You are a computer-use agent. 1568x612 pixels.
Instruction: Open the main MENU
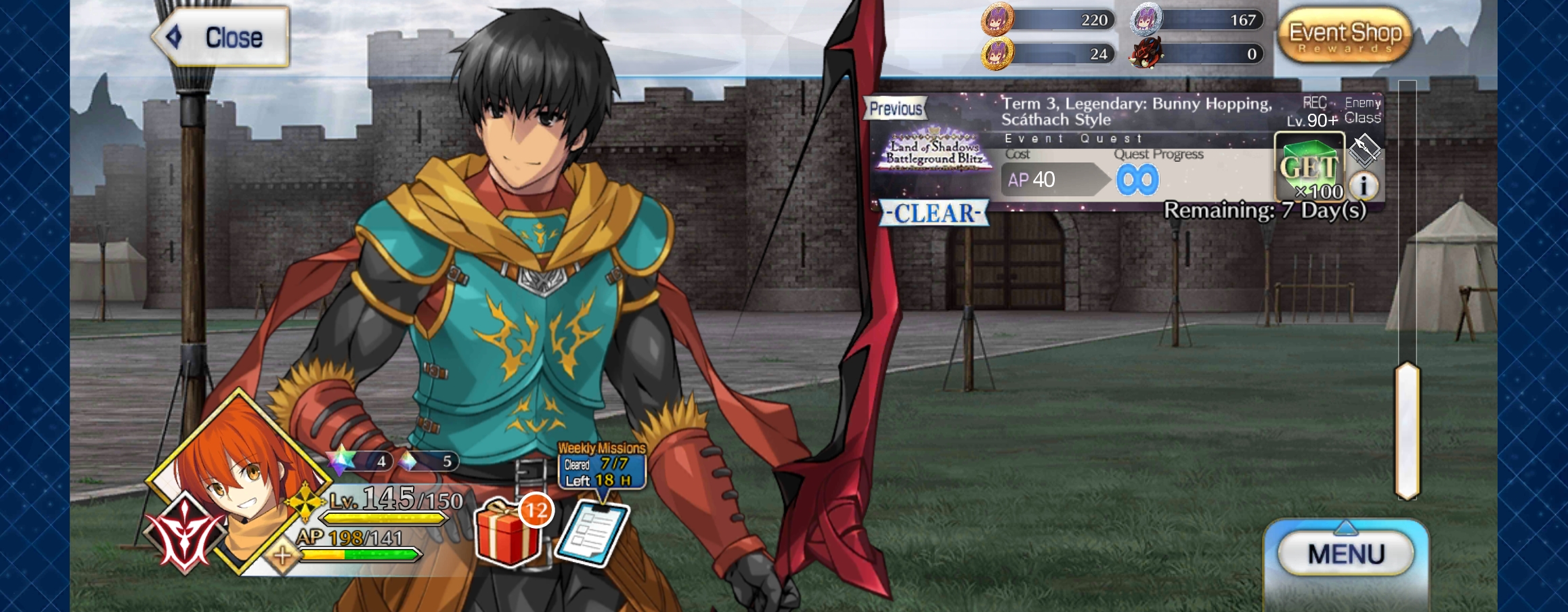point(1346,554)
